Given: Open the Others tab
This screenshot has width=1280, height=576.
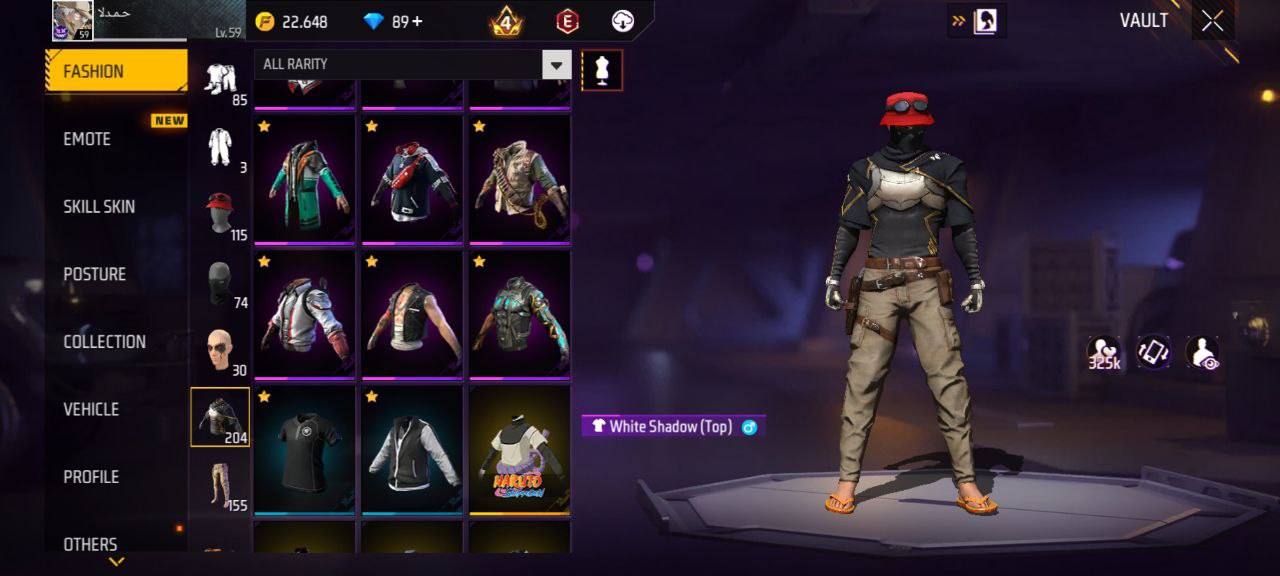Looking at the screenshot, I should pyautogui.click(x=90, y=544).
